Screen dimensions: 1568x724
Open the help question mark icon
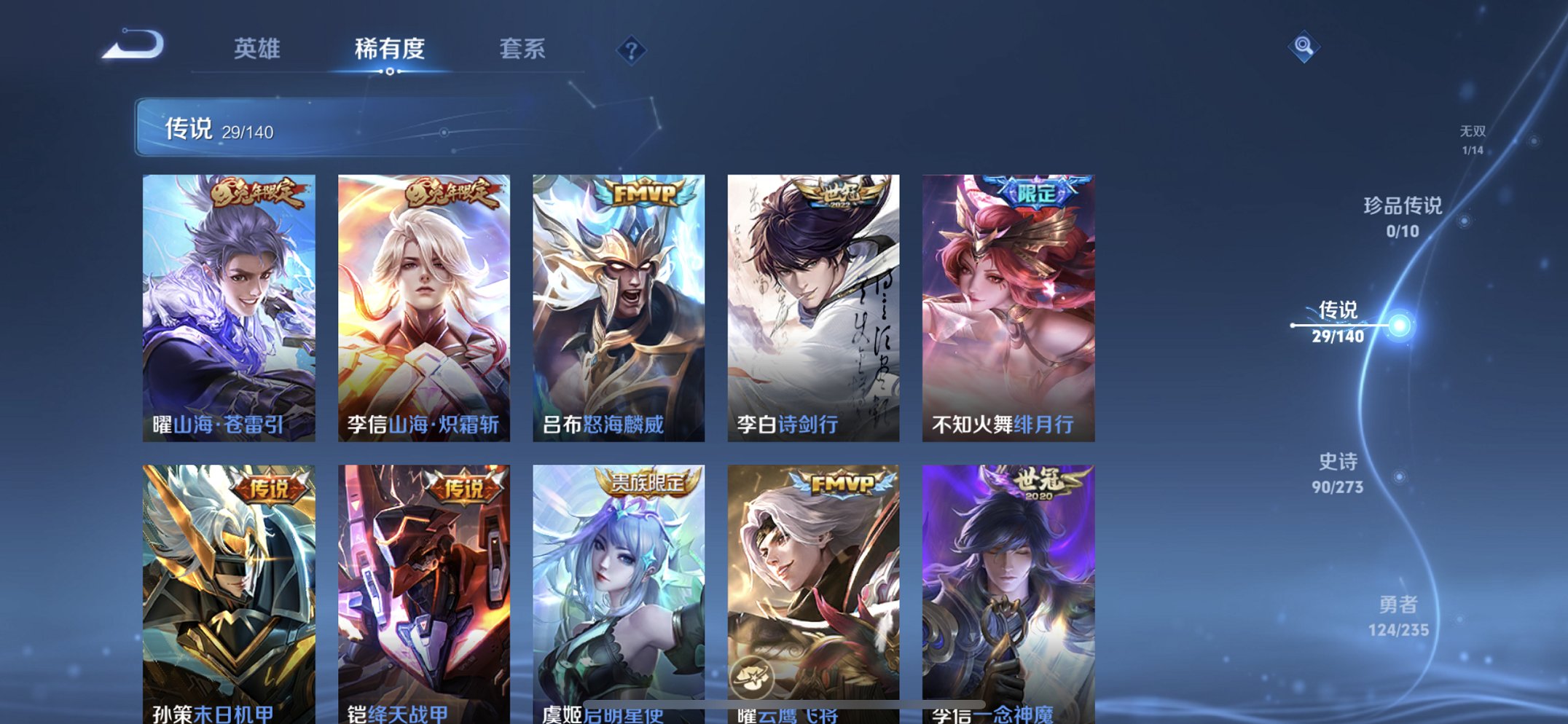[x=633, y=50]
